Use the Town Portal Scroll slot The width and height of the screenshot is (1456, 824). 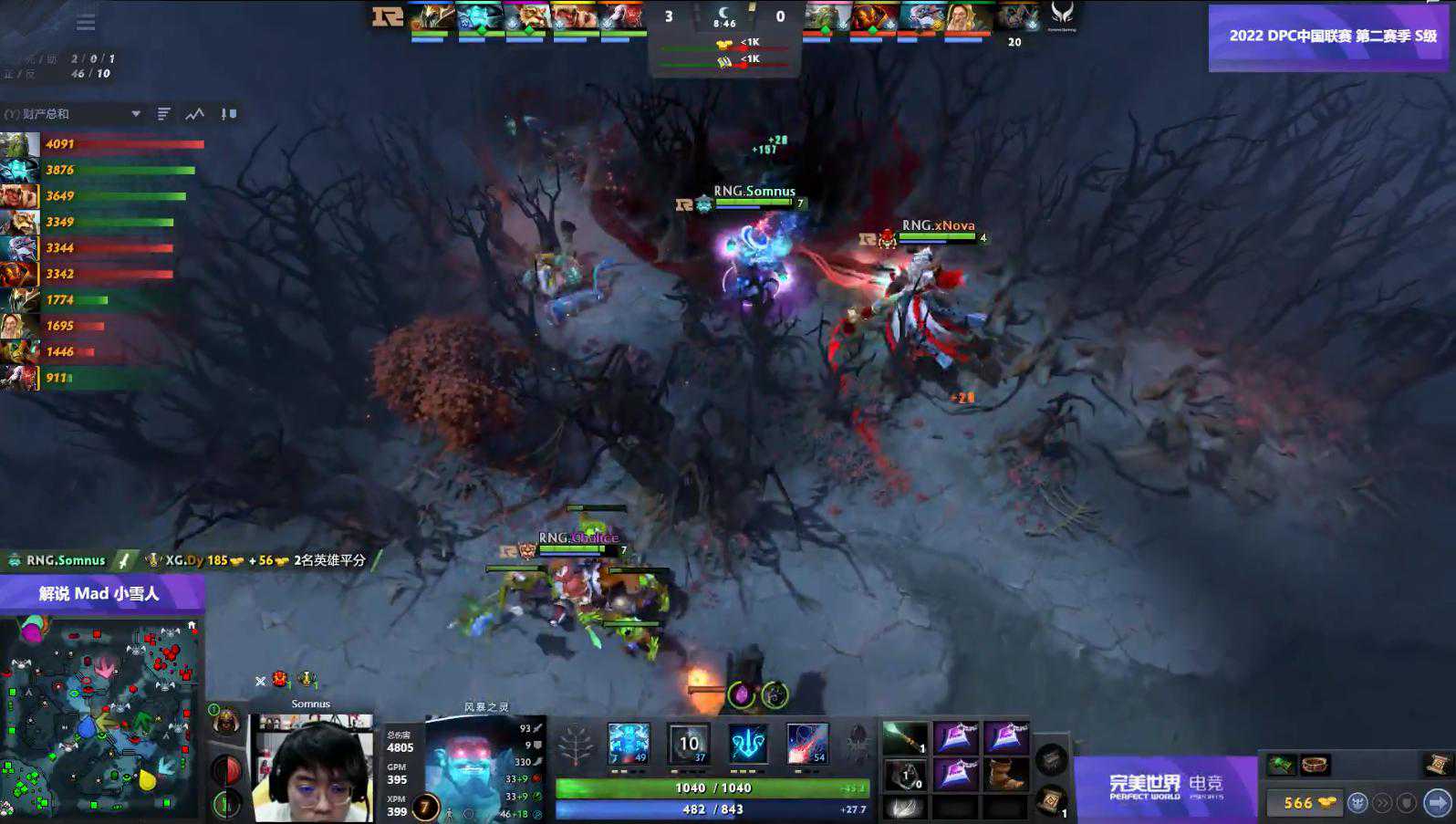click(x=1050, y=800)
